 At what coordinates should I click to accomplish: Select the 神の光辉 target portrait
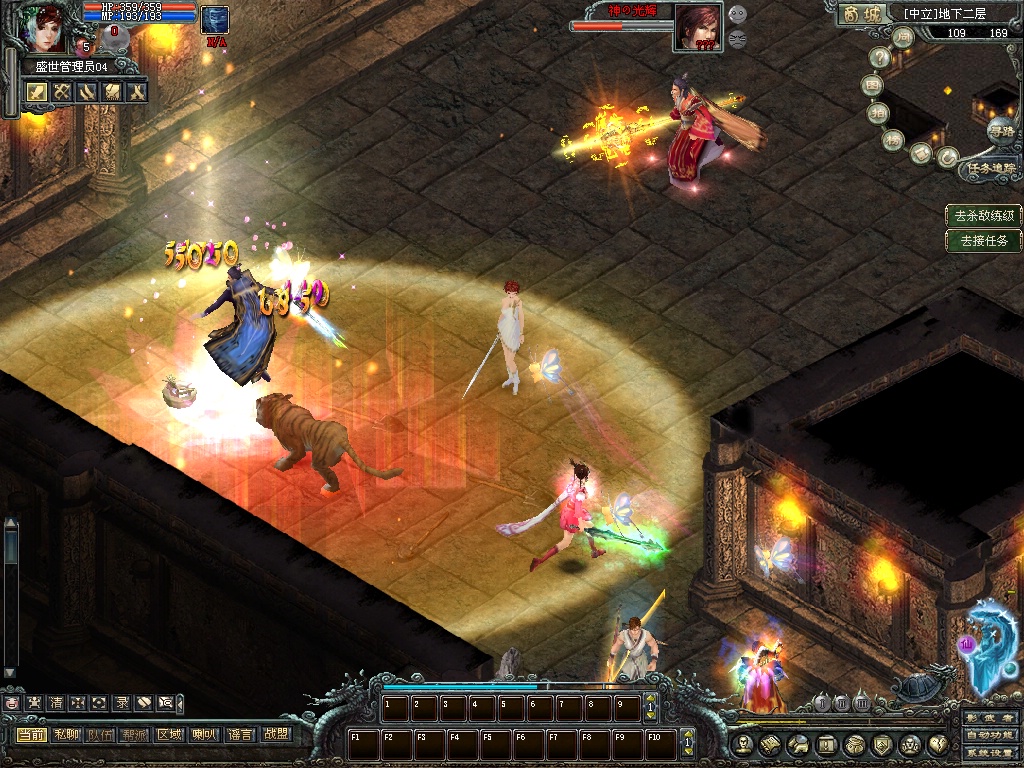point(698,26)
